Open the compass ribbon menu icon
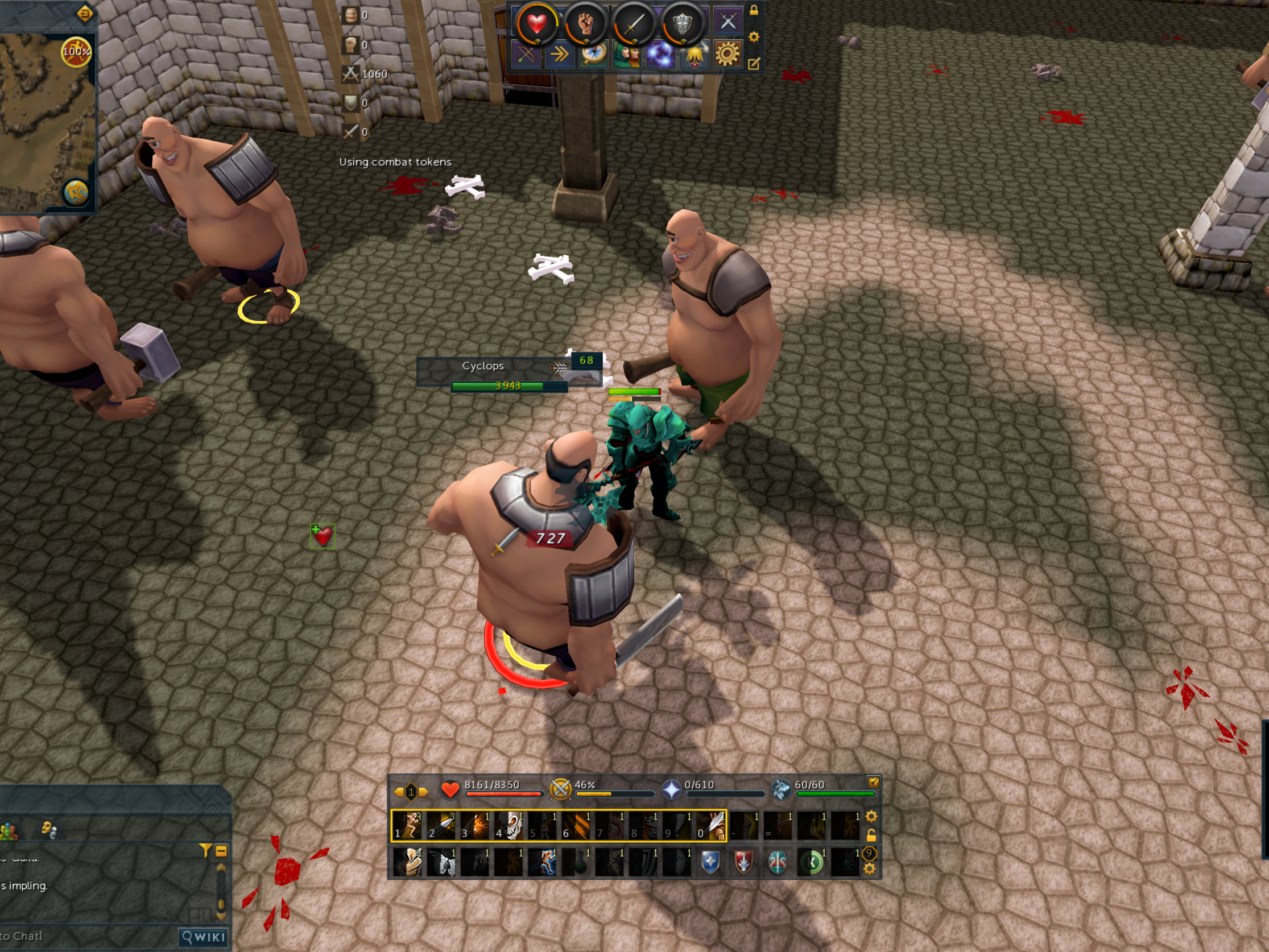The width and height of the screenshot is (1269, 952). point(593,55)
